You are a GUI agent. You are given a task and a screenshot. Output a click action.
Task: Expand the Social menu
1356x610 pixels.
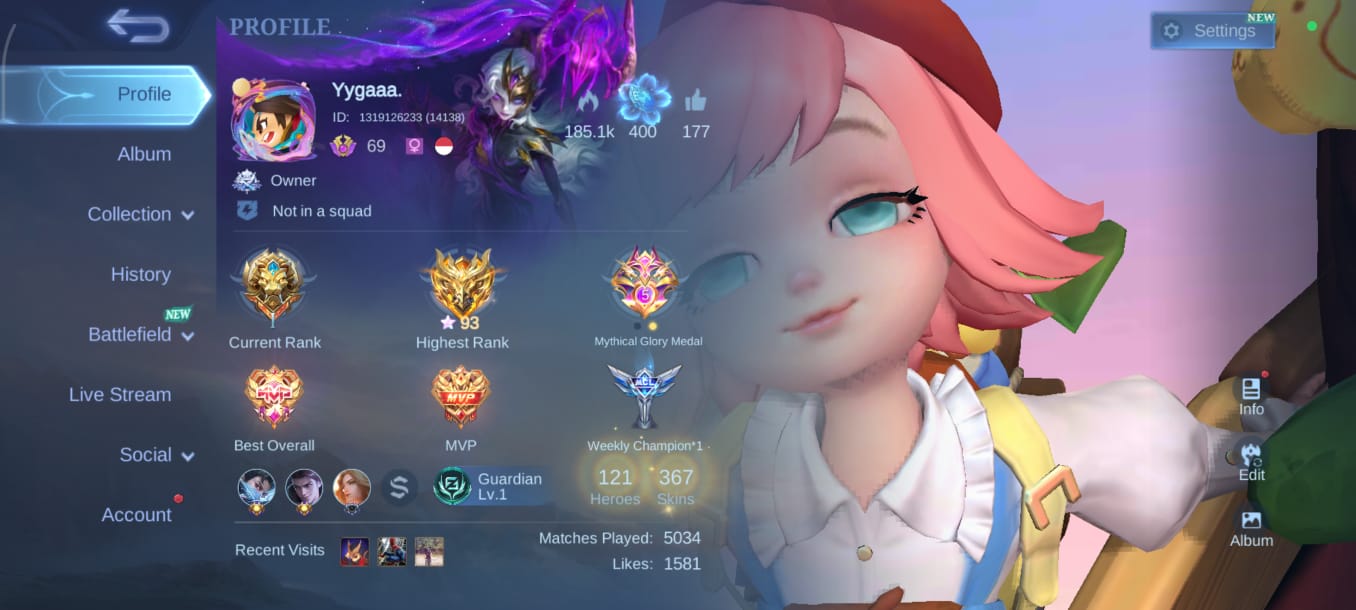(156, 455)
